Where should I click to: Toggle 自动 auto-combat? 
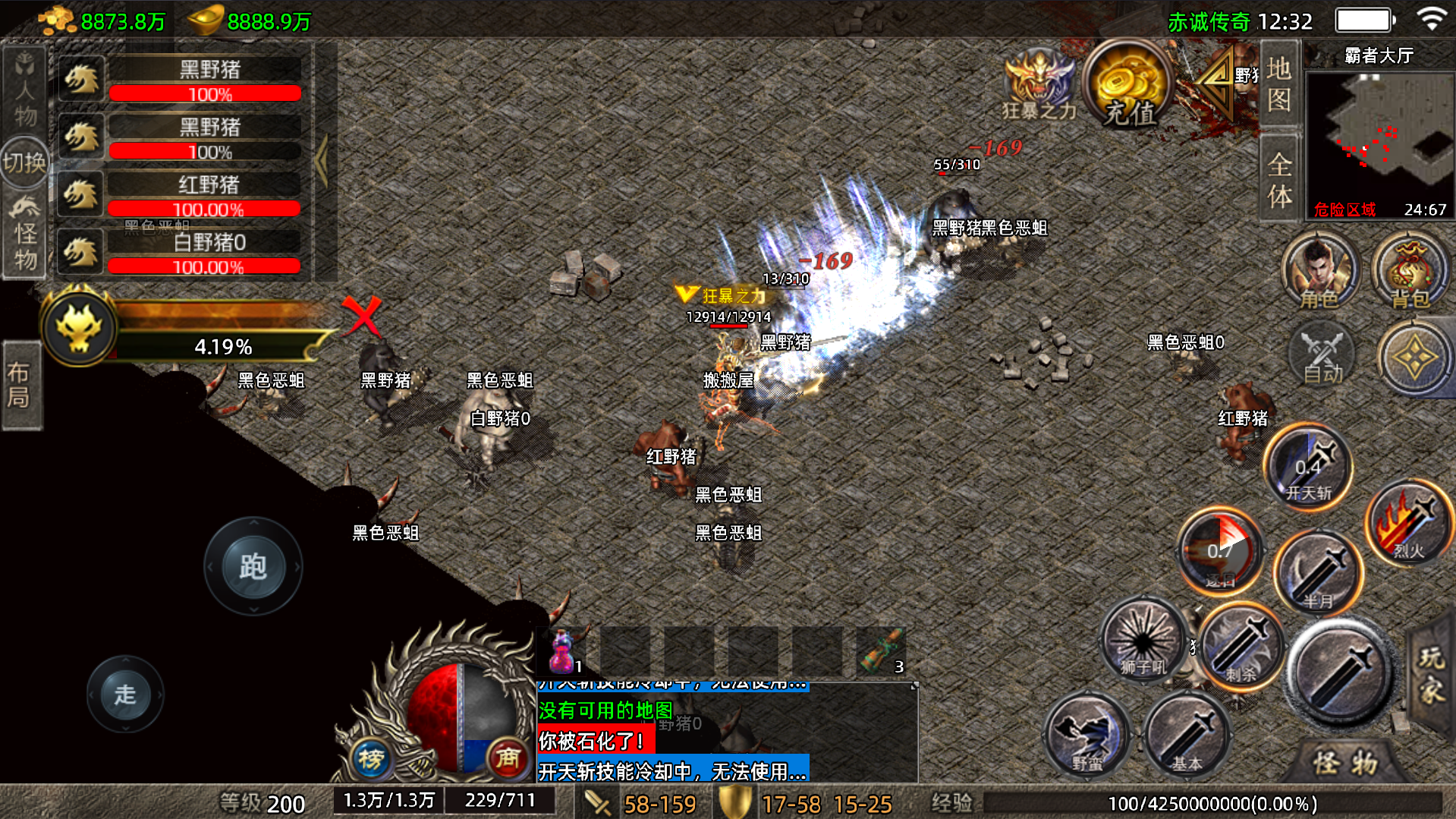[1322, 355]
